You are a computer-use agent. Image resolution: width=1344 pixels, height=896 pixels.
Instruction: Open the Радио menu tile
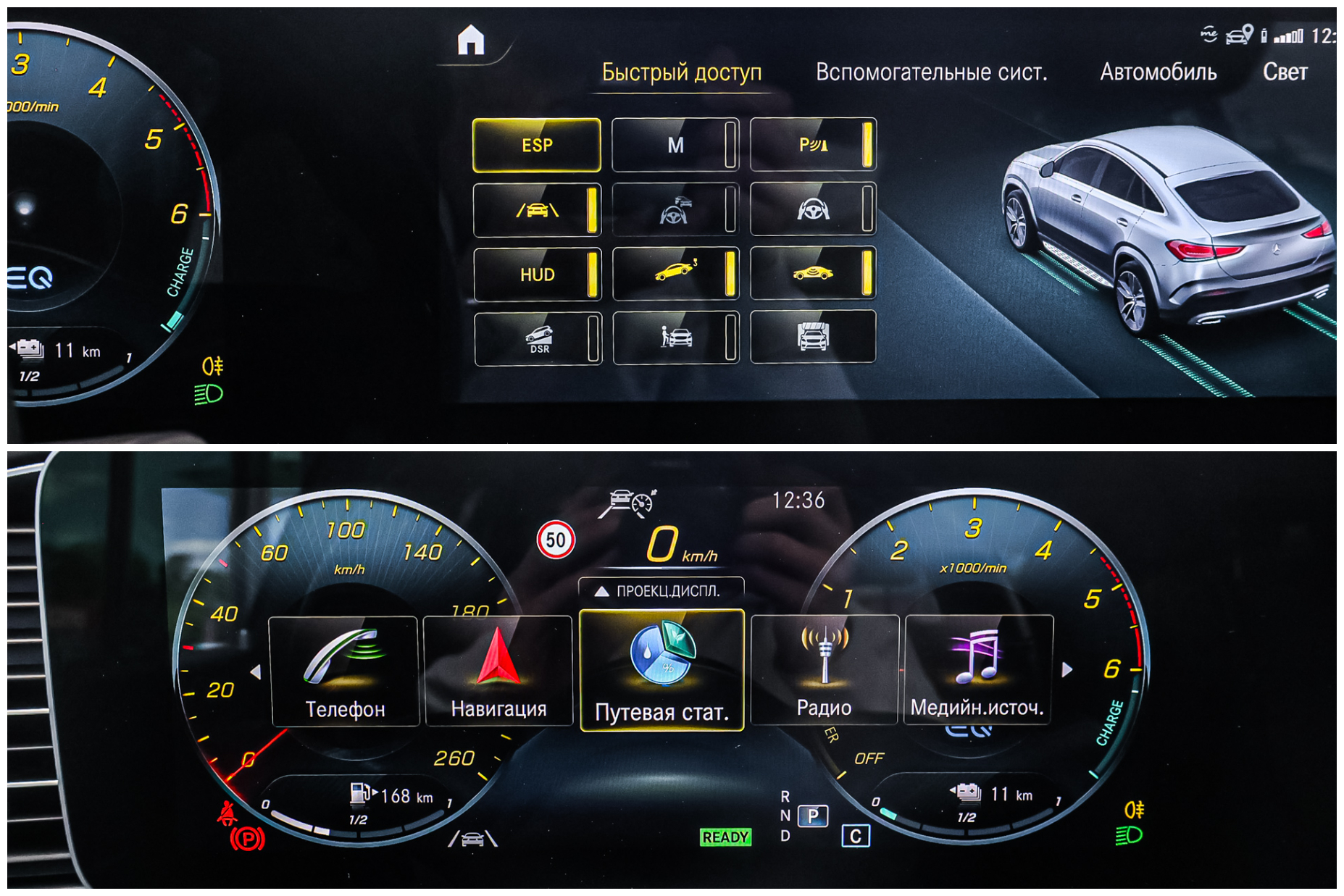pyautogui.click(x=825, y=671)
